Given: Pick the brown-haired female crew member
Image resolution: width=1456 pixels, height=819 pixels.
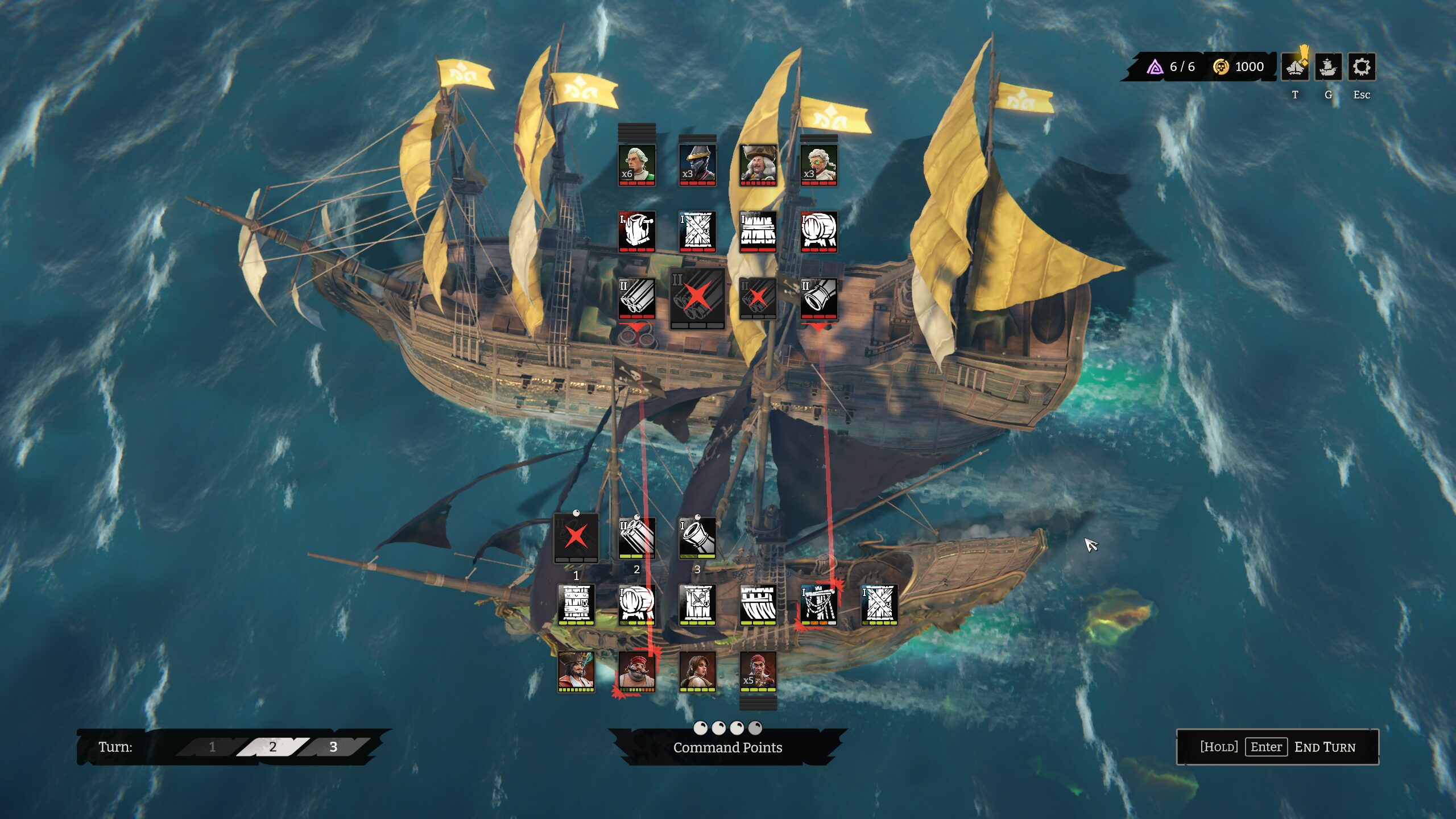Looking at the screenshot, I should click(x=697, y=671).
